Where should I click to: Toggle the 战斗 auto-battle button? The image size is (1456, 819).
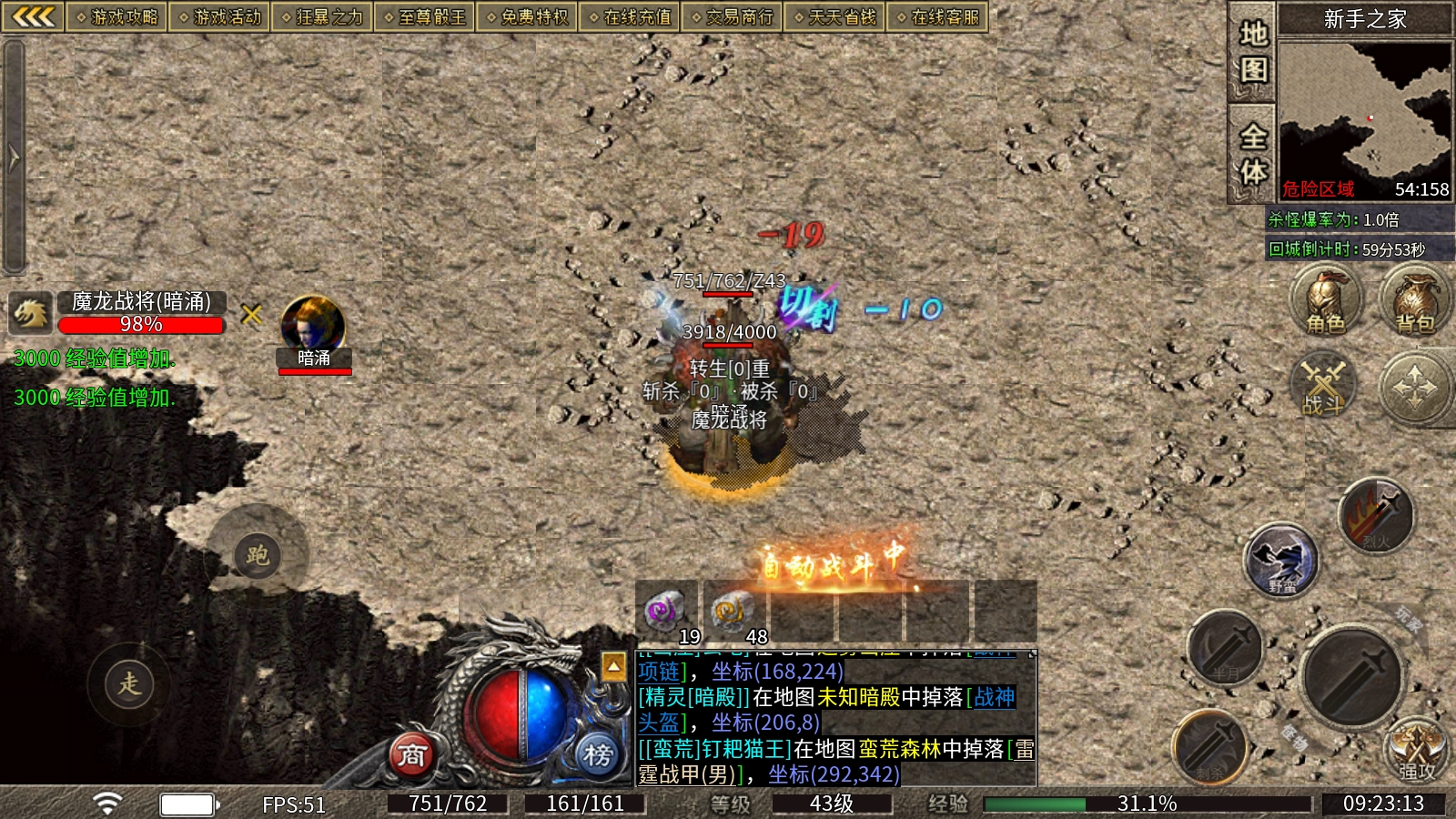[x=1323, y=386]
